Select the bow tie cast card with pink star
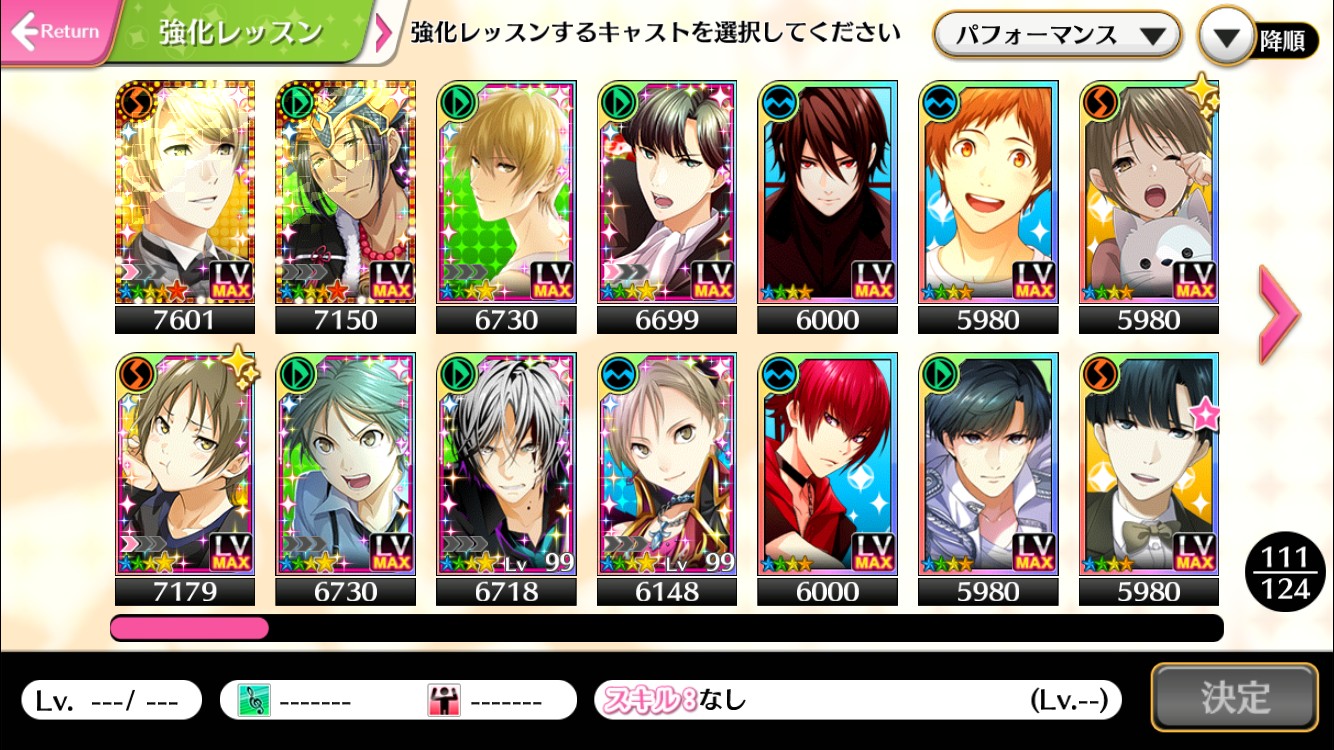The image size is (1334, 750). (x=1149, y=464)
